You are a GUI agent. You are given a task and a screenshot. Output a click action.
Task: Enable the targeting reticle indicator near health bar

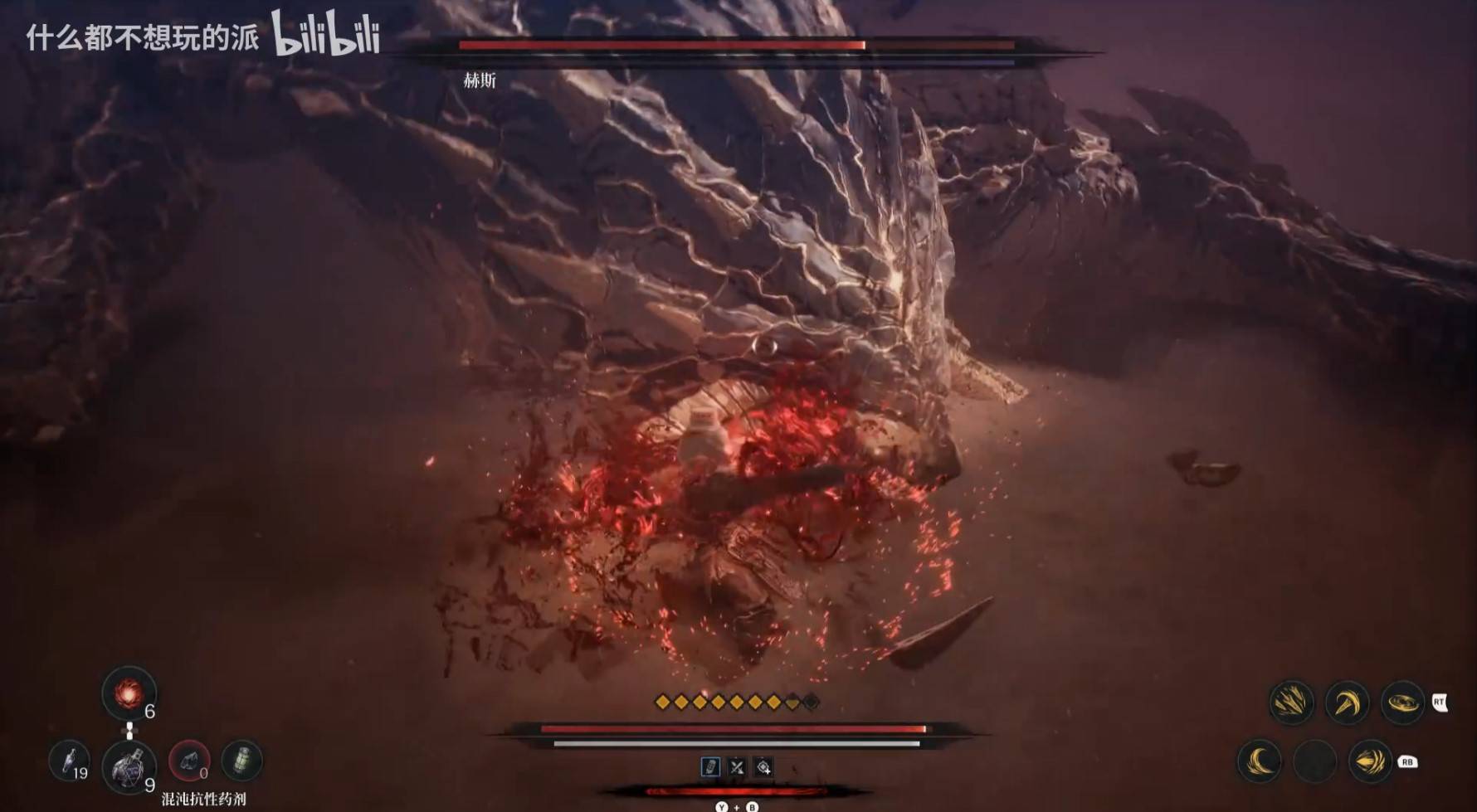[x=763, y=767]
